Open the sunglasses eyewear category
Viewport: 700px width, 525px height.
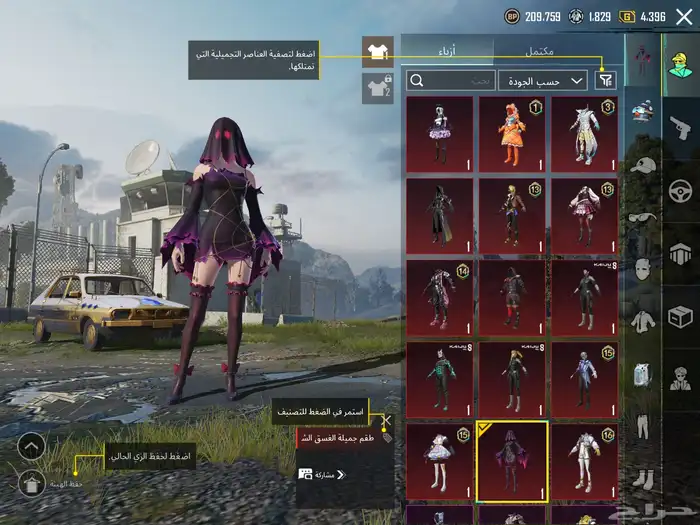[643, 217]
